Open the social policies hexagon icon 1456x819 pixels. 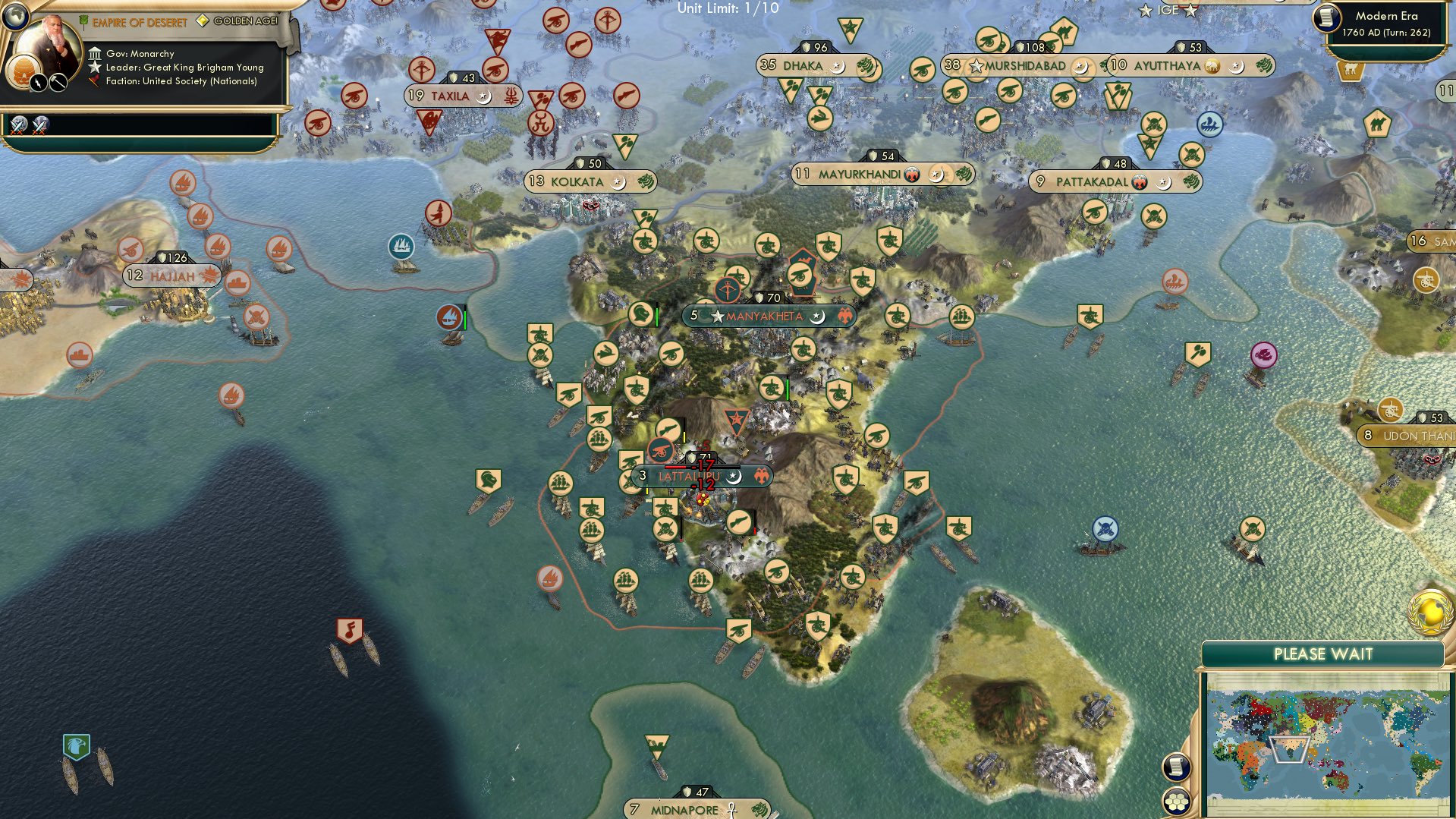point(1175,802)
